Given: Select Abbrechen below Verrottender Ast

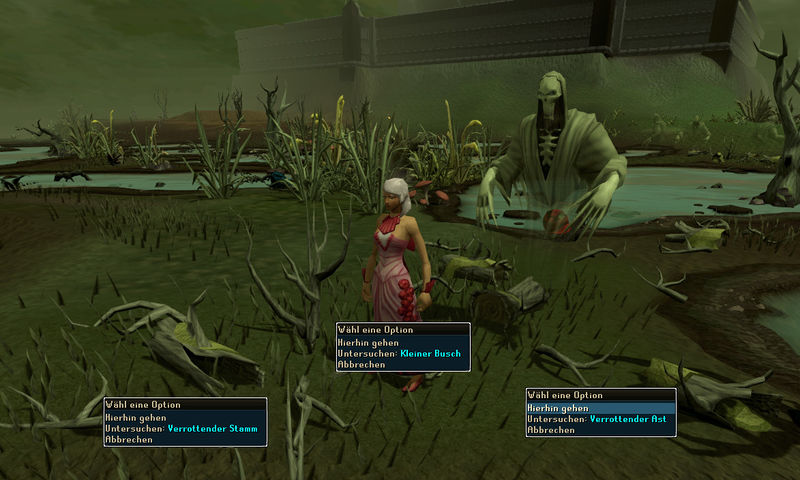Looking at the screenshot, I should pyautogui.click(x=551, y=430).
